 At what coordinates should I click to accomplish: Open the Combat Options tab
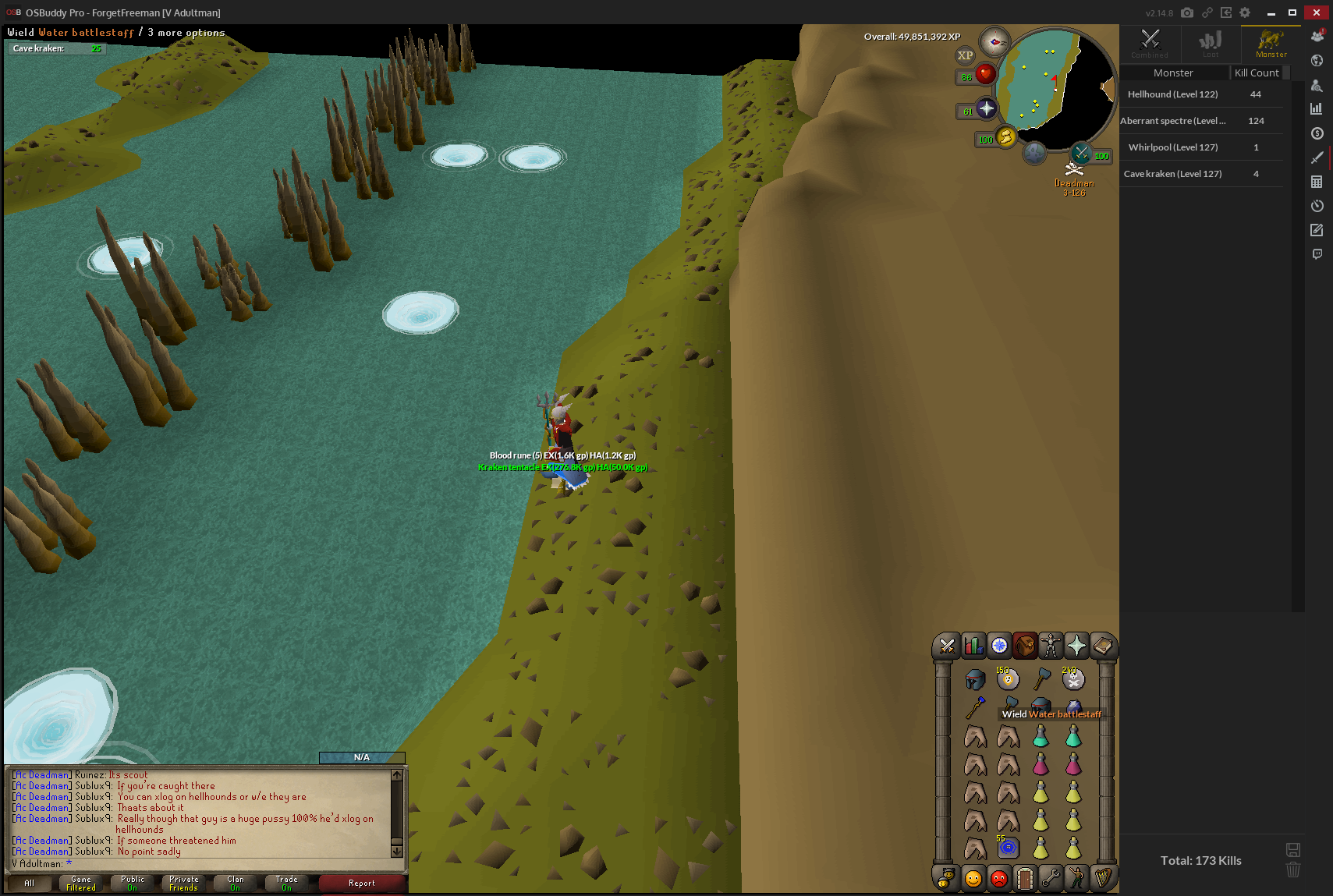coord(947,646)
